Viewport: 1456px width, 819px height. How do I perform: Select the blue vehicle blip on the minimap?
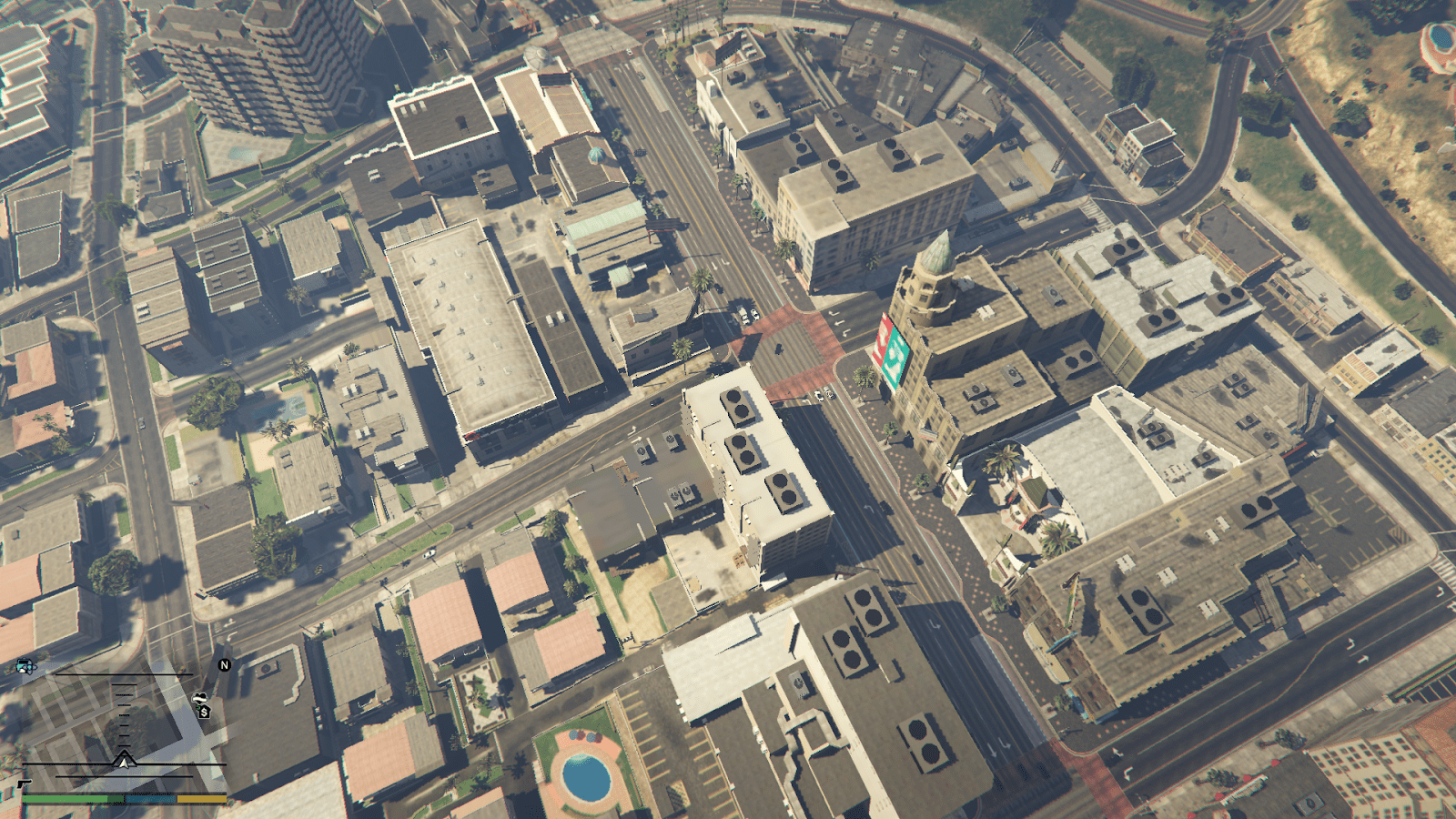(x=25, y=665)
